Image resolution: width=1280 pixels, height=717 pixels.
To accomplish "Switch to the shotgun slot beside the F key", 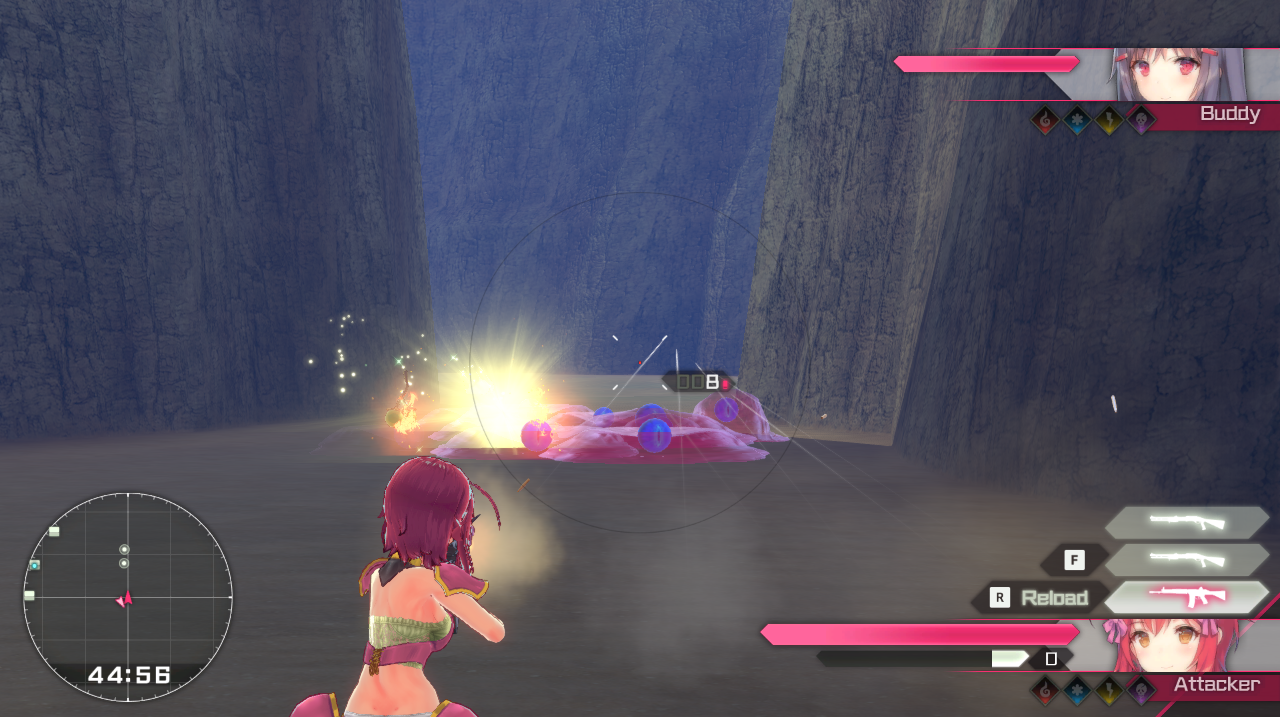I will (1186, 559).
